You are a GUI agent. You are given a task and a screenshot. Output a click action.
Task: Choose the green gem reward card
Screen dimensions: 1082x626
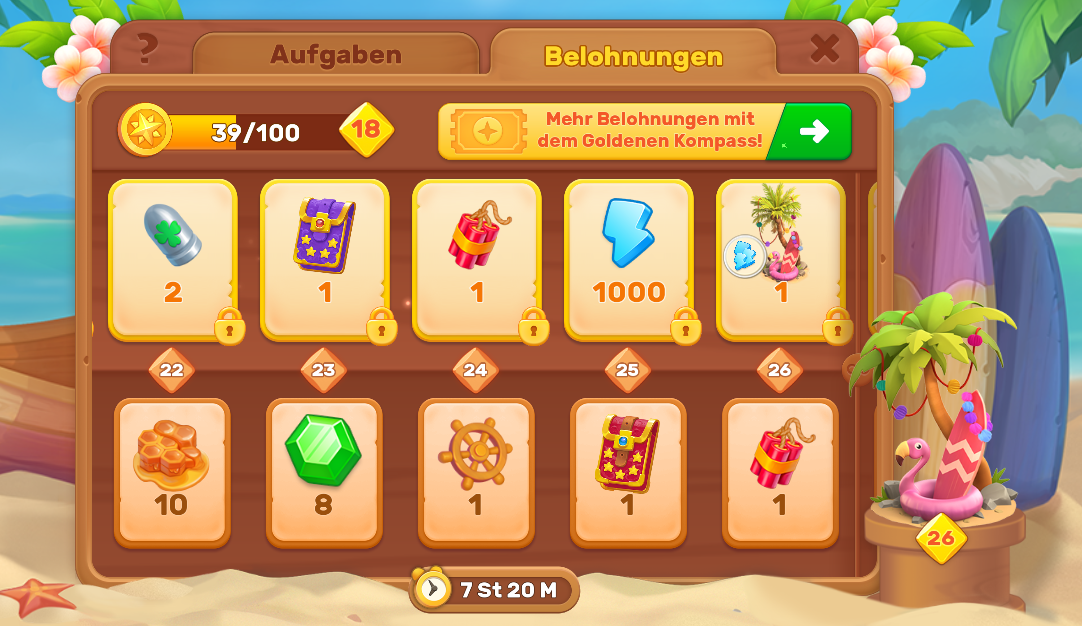[323, 472]
